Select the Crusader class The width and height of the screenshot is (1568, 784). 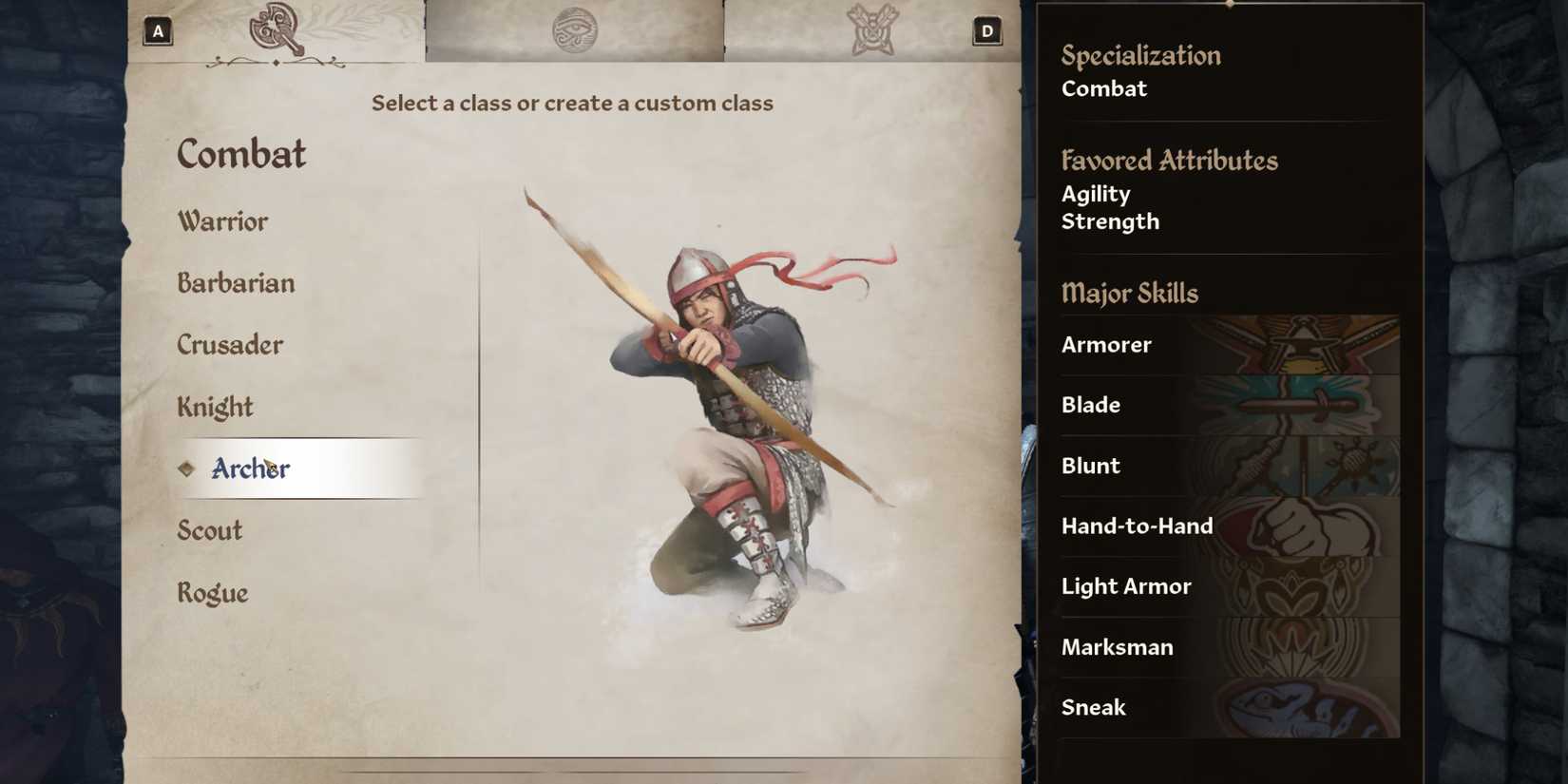230,344
